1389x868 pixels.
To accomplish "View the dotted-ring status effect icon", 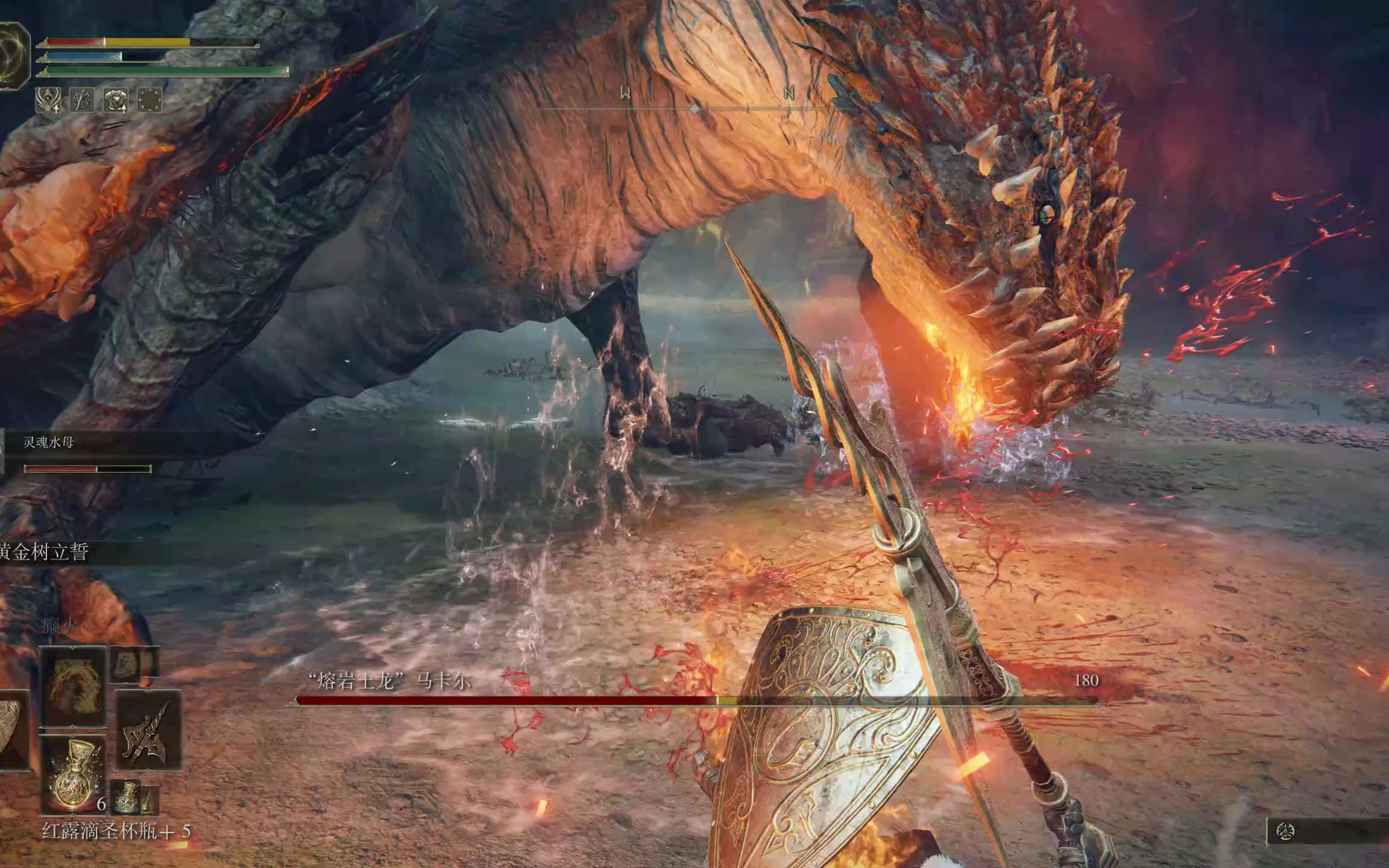I will point(150,99).
